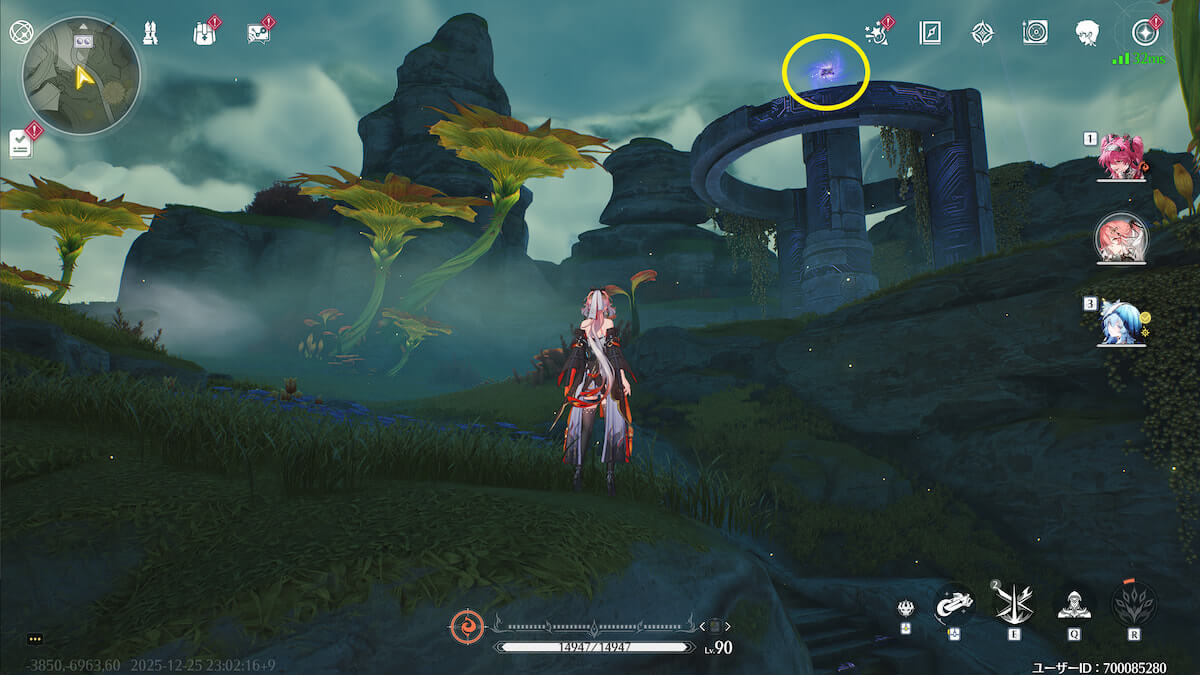Viewport: 1200px width, 675px height.
Task: Open the shooting stars event icon
Action: pyautogui.click(x=877, y=33)
